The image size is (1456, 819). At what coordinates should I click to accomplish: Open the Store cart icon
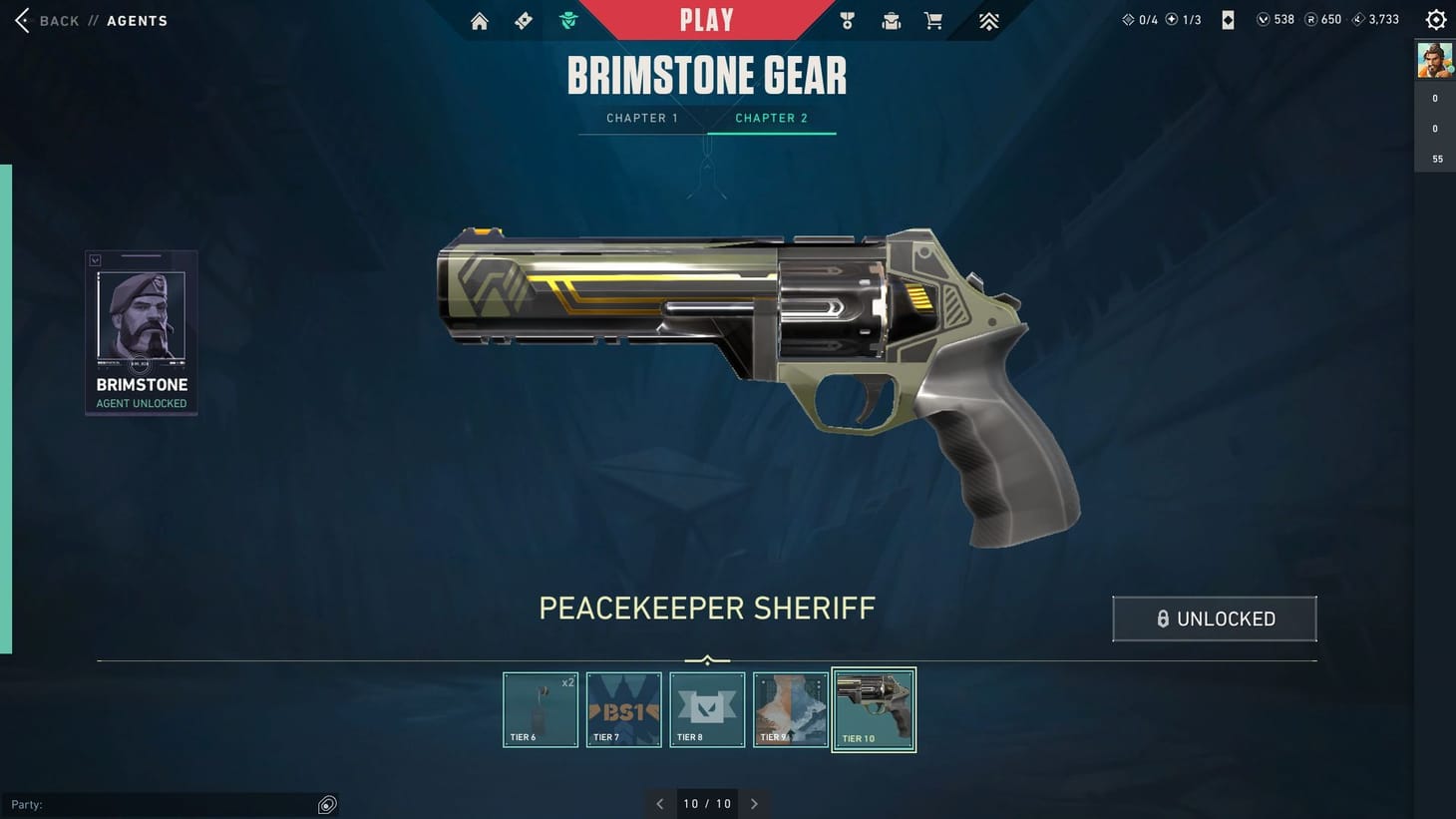pyautogui.click(x=932, y=20)
